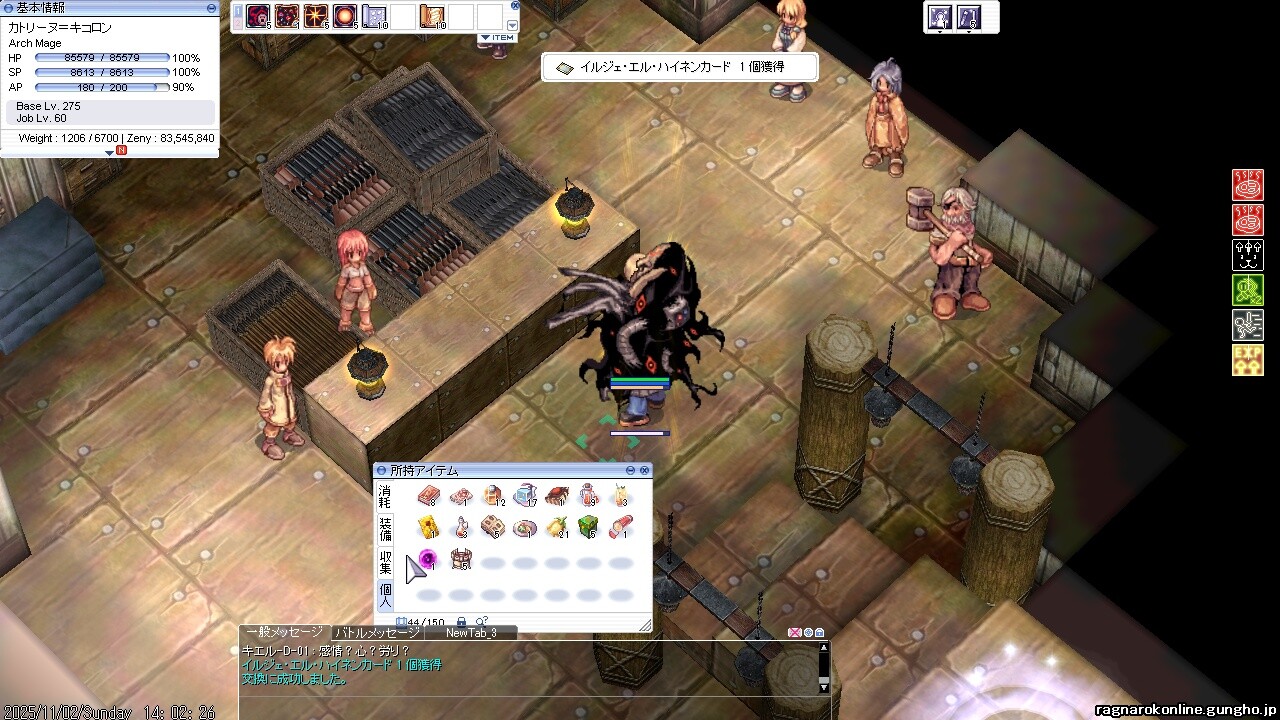Close the skill hotbar
This screenshot has height=720, width=1280.
[515, 5]
